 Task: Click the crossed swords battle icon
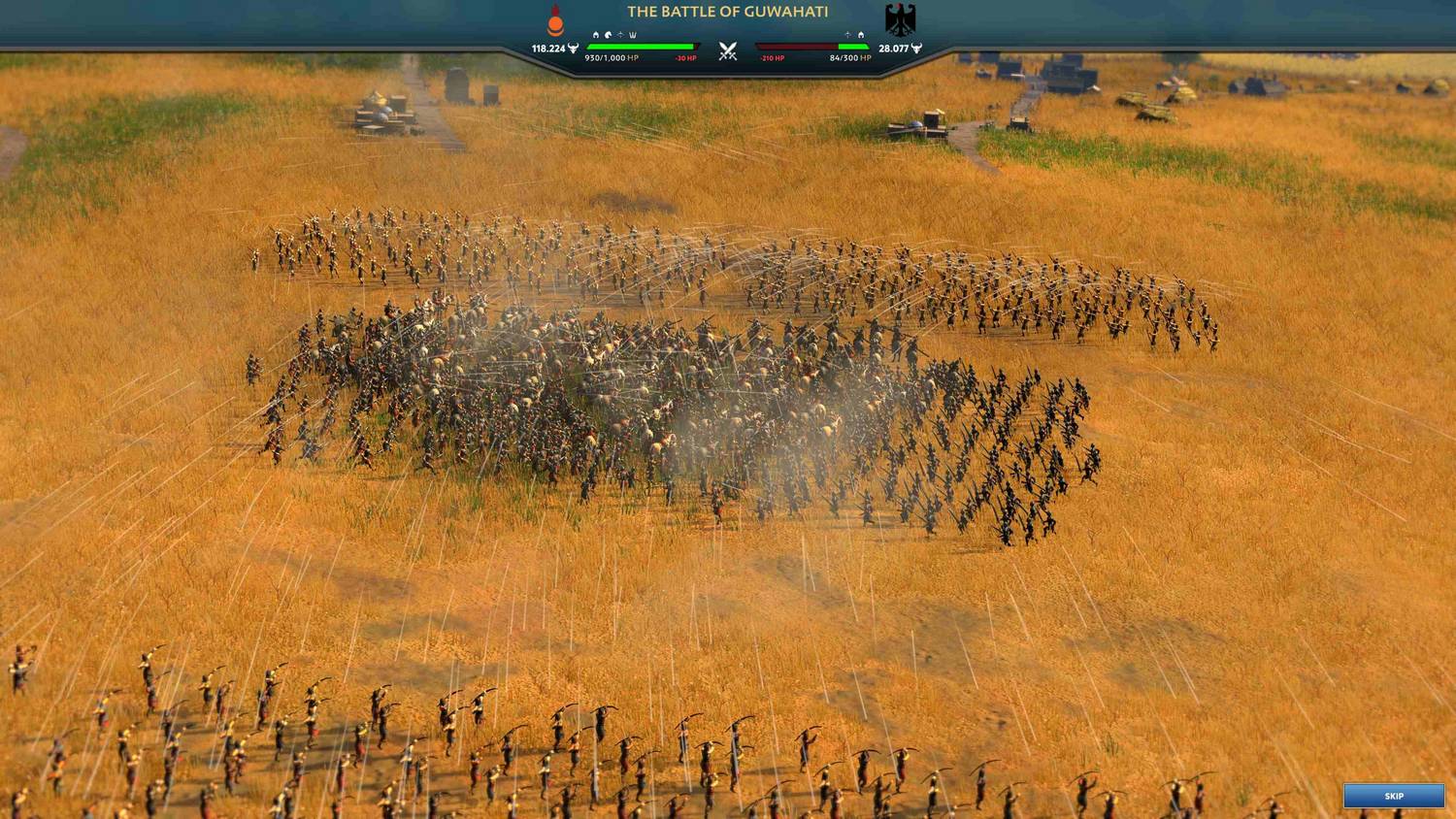(728, 51)
